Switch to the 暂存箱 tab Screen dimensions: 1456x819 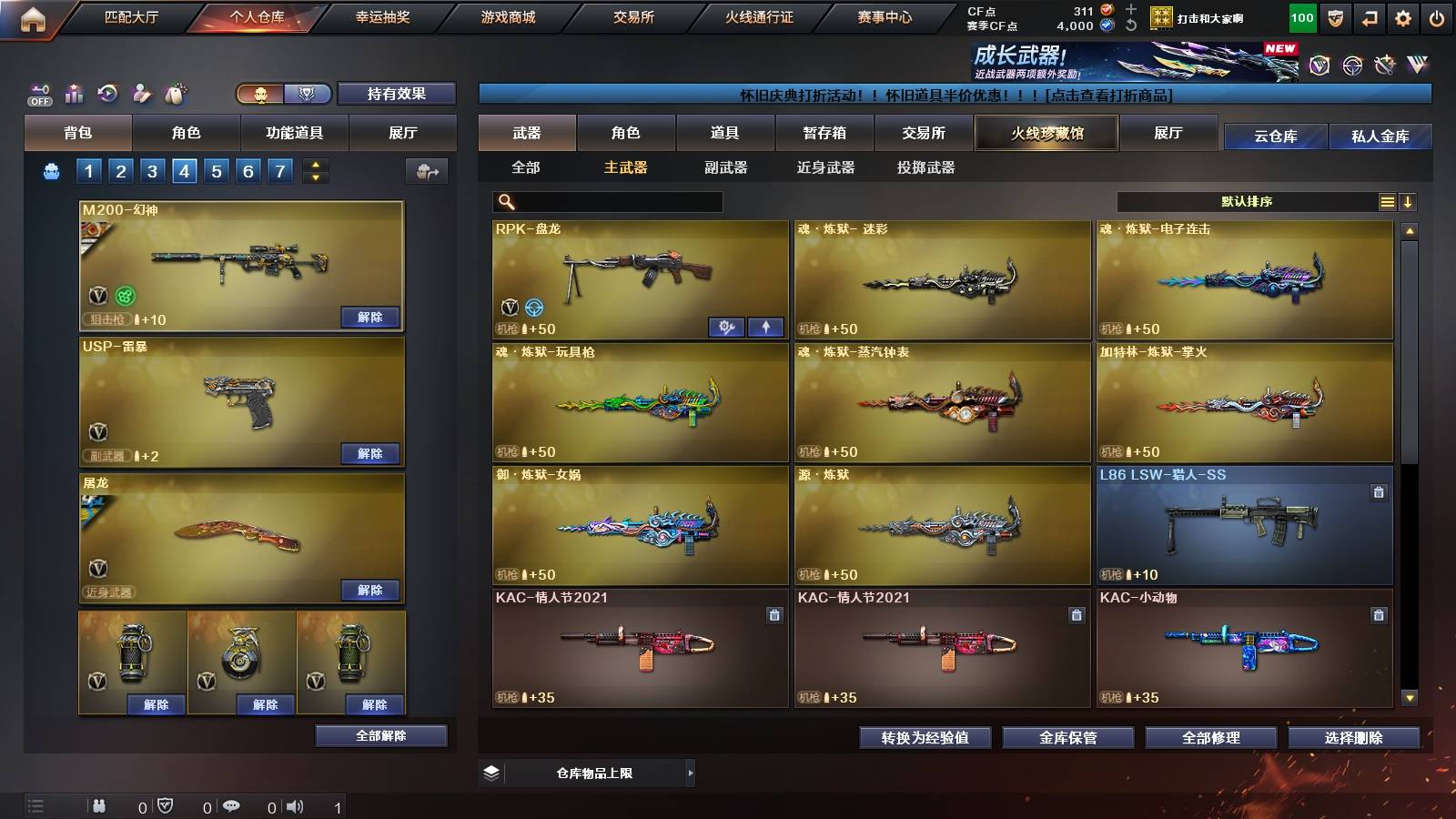824,132
